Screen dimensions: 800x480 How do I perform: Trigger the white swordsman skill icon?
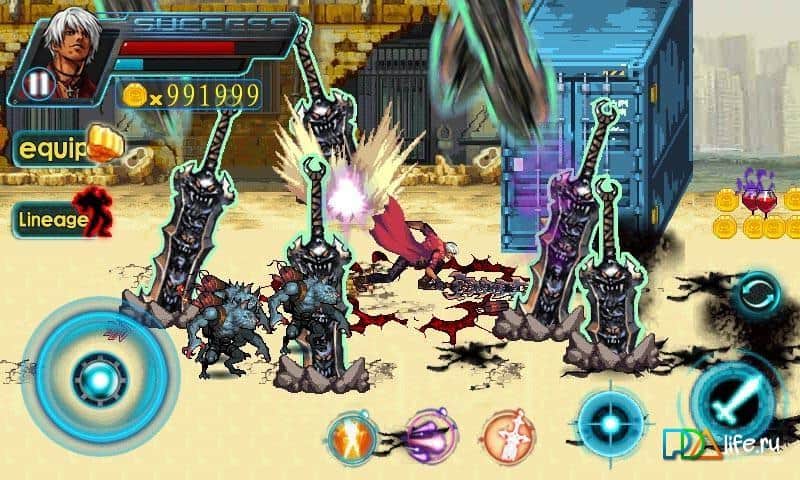coord(509,434)
